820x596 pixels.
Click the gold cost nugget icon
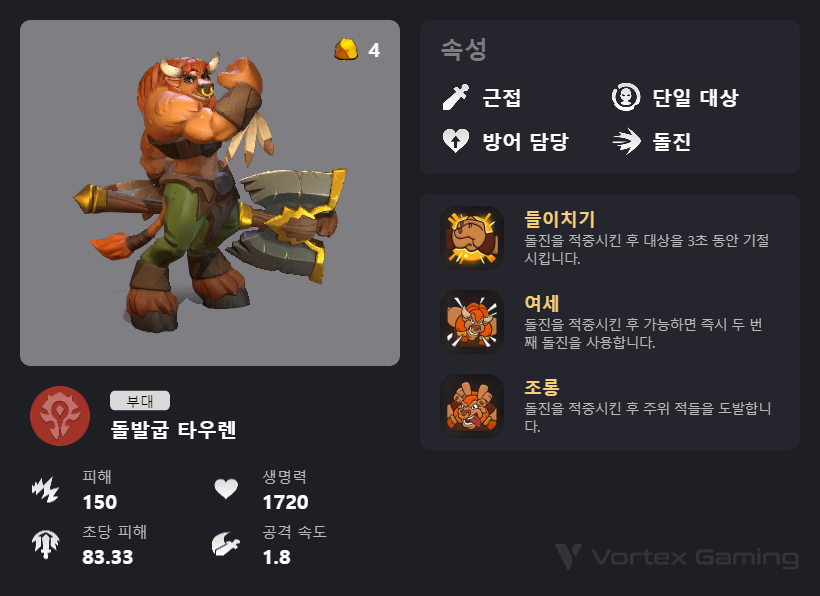346,49
